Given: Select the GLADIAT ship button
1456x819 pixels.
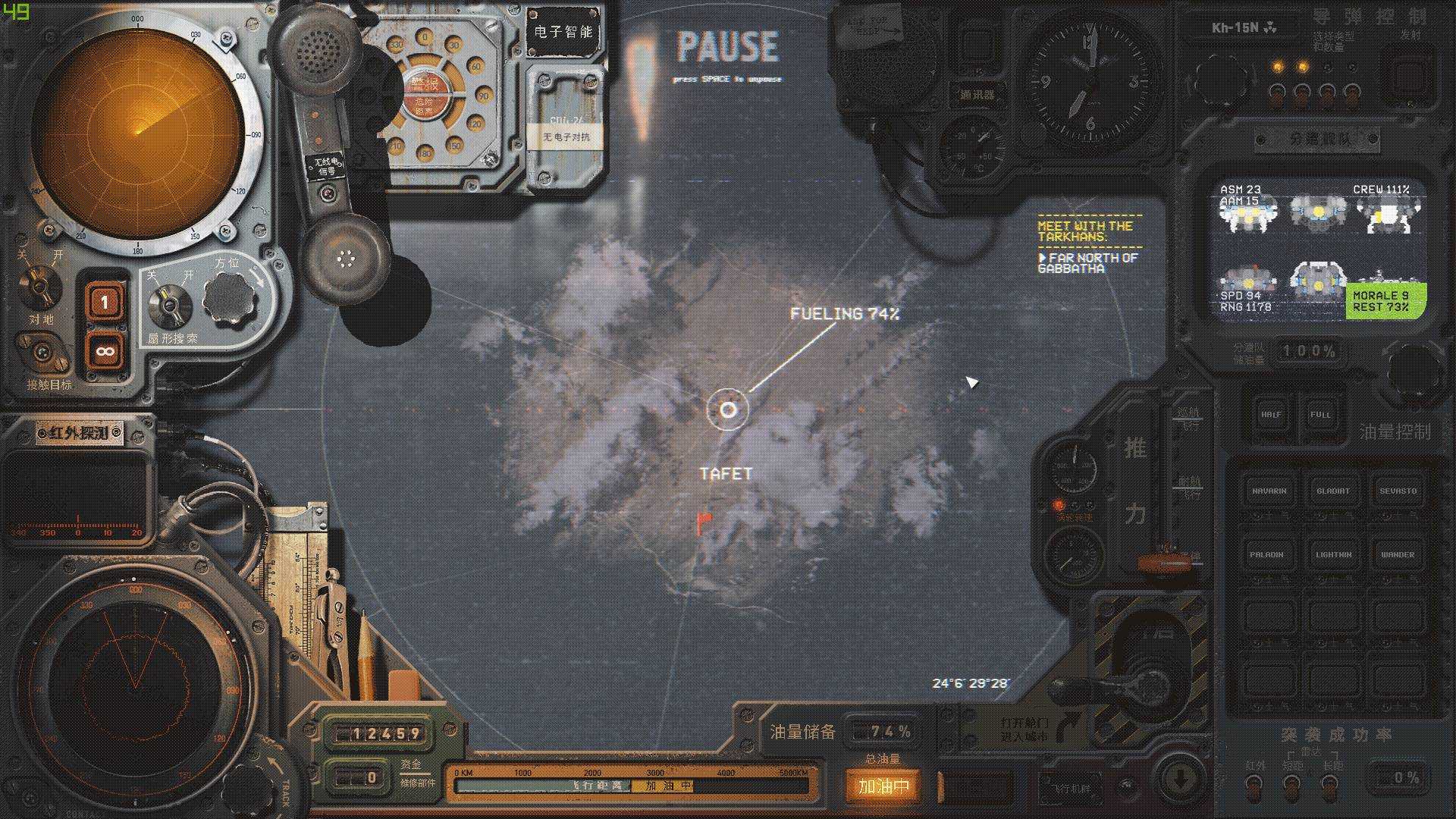Looking at the screenshot, I should click(1333, 491).
